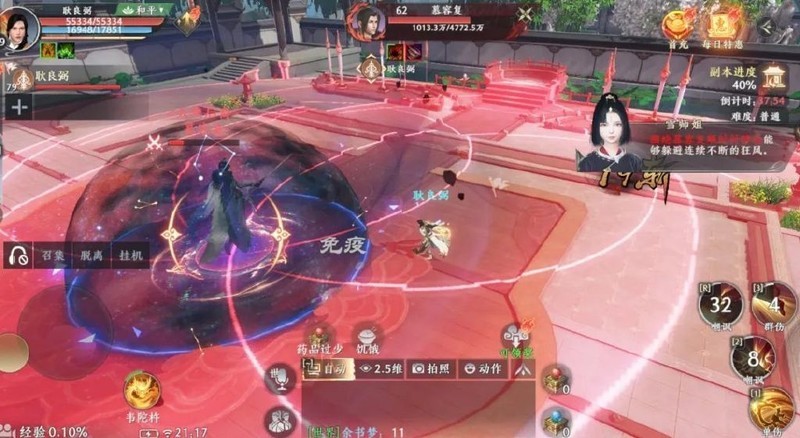Use the red potion chest slot

pos(553,378)
